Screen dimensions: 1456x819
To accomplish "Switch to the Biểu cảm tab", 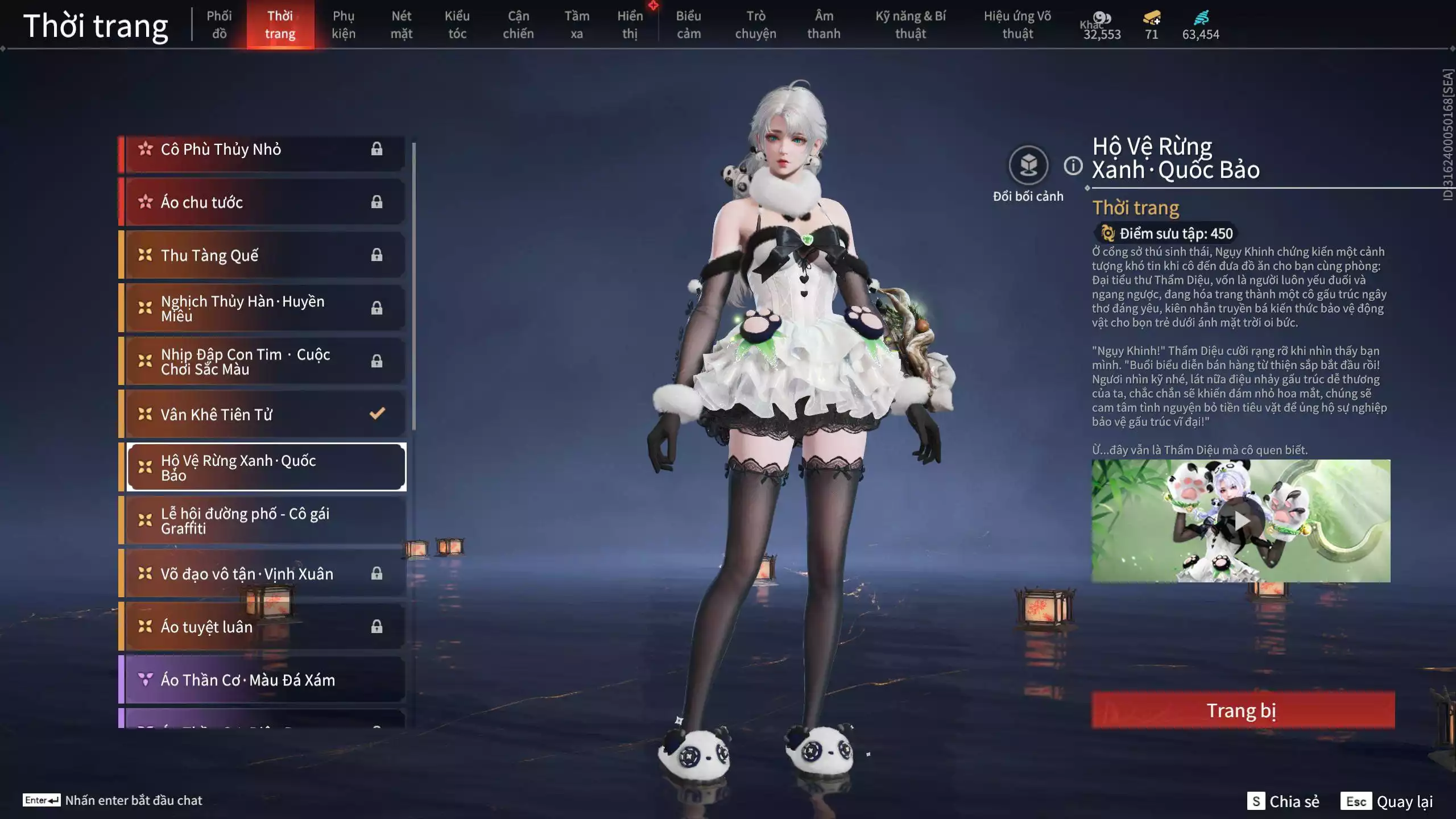I will click(688, 25).
